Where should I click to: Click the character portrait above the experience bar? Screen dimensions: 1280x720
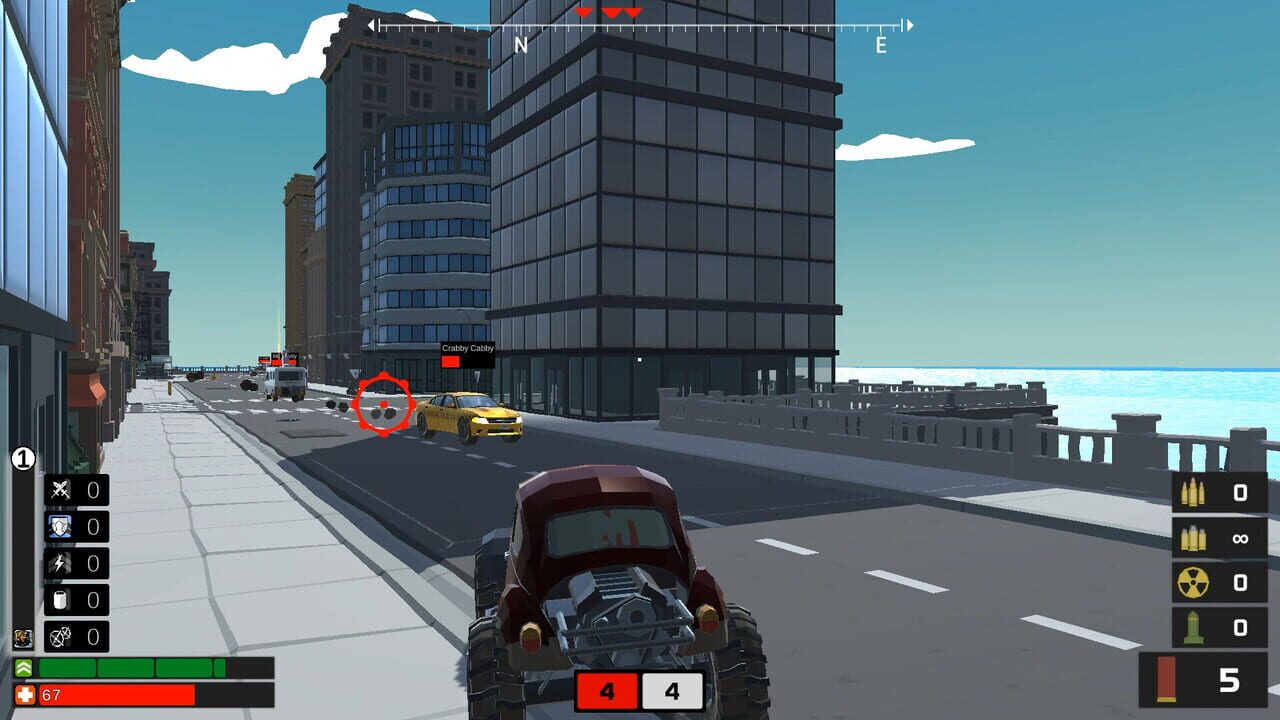(21, 638)
